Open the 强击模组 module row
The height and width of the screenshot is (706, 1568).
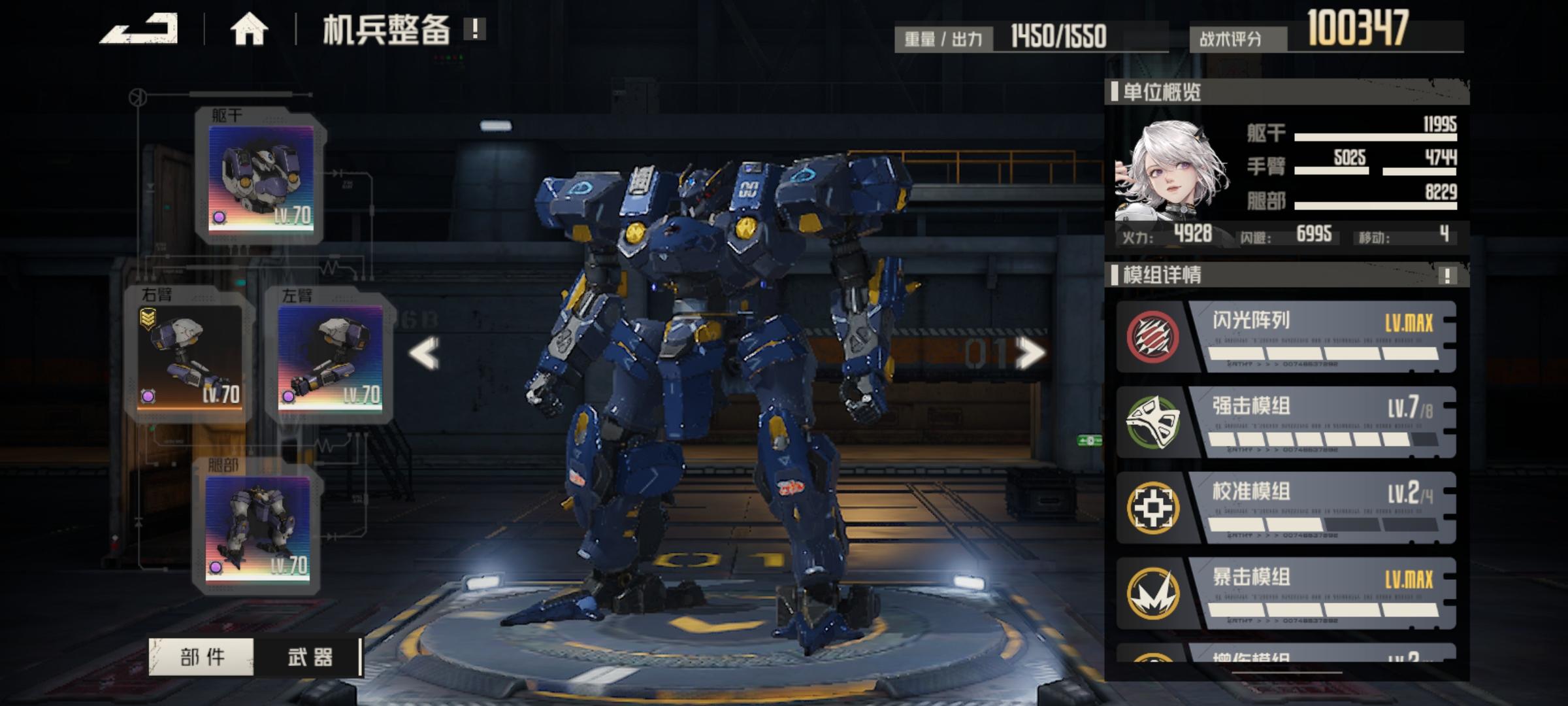1286,422
